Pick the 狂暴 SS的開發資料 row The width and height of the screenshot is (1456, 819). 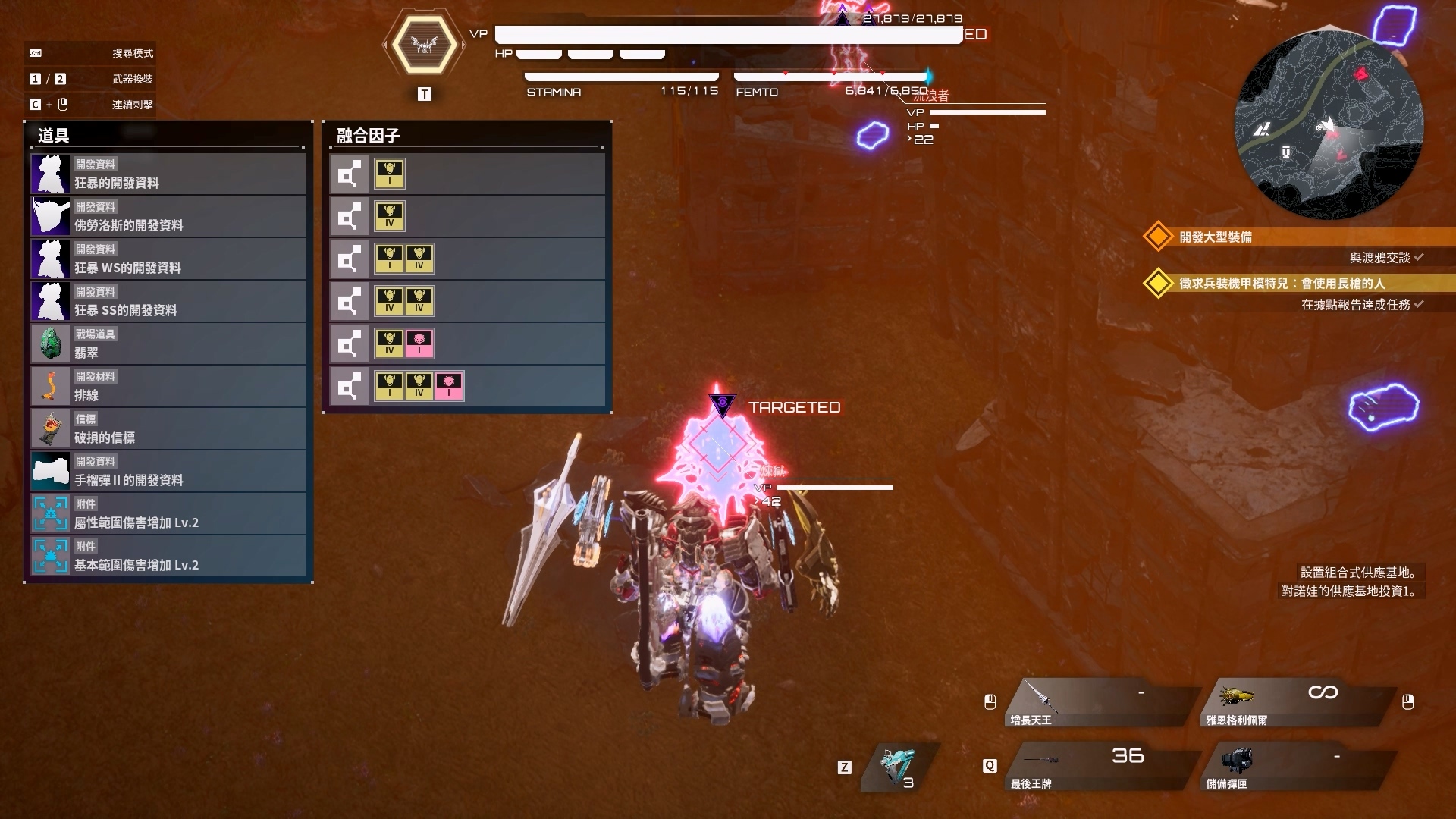coord(168,302)
